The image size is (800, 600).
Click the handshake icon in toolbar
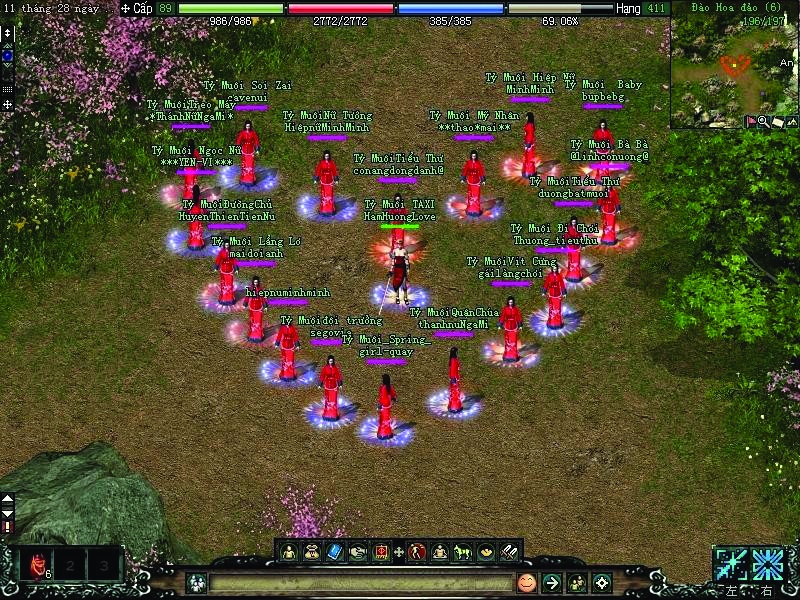point(358,551)
